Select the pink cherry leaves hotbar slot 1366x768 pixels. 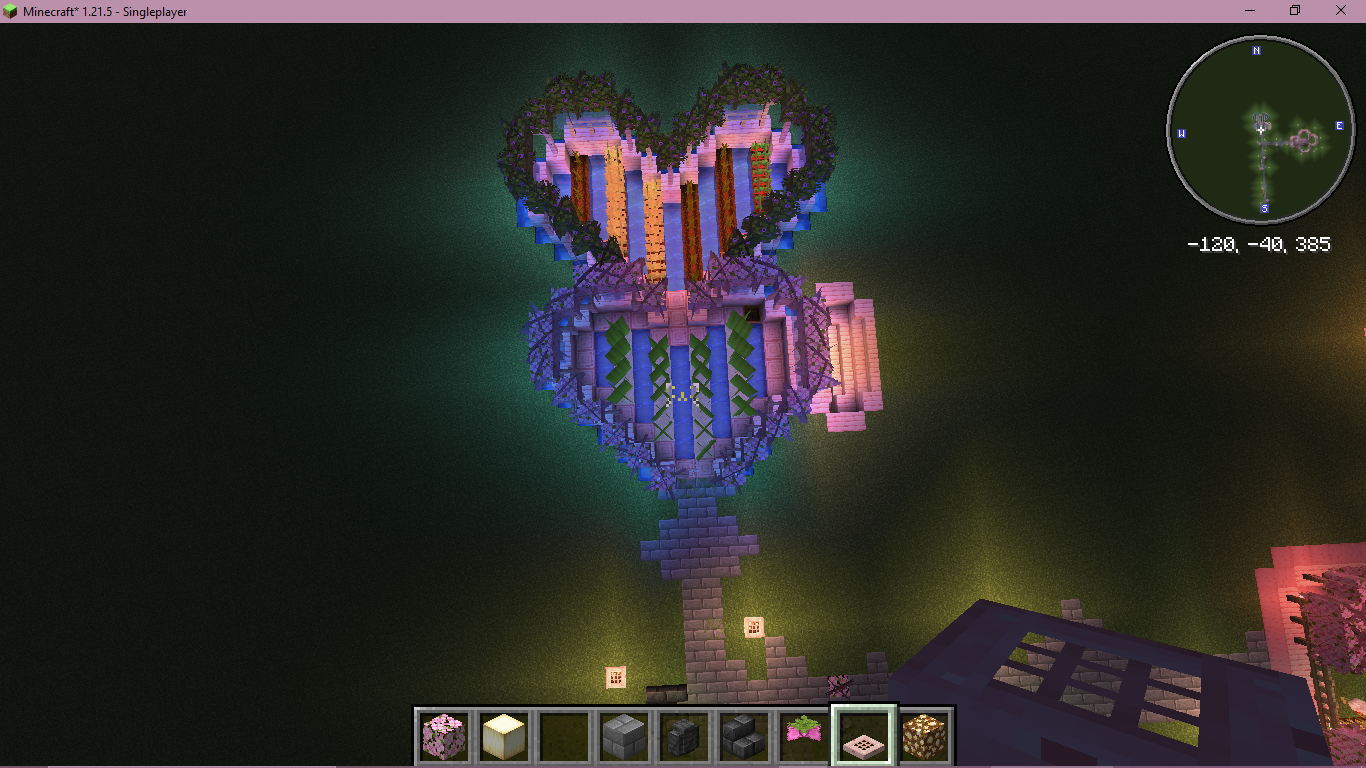tap(444, 736)
